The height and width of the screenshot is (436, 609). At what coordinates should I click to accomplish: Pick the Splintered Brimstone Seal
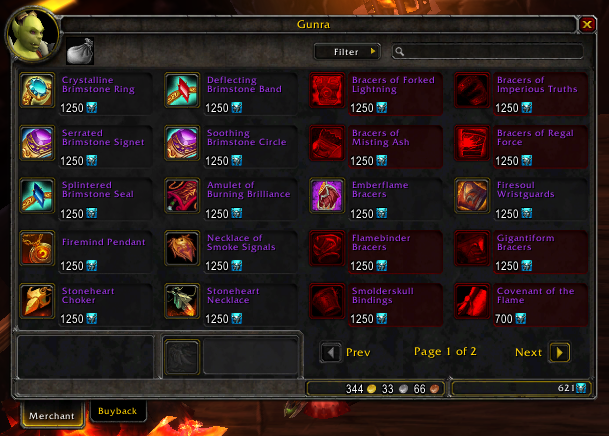pyautogui.click(x=37, y=196)
